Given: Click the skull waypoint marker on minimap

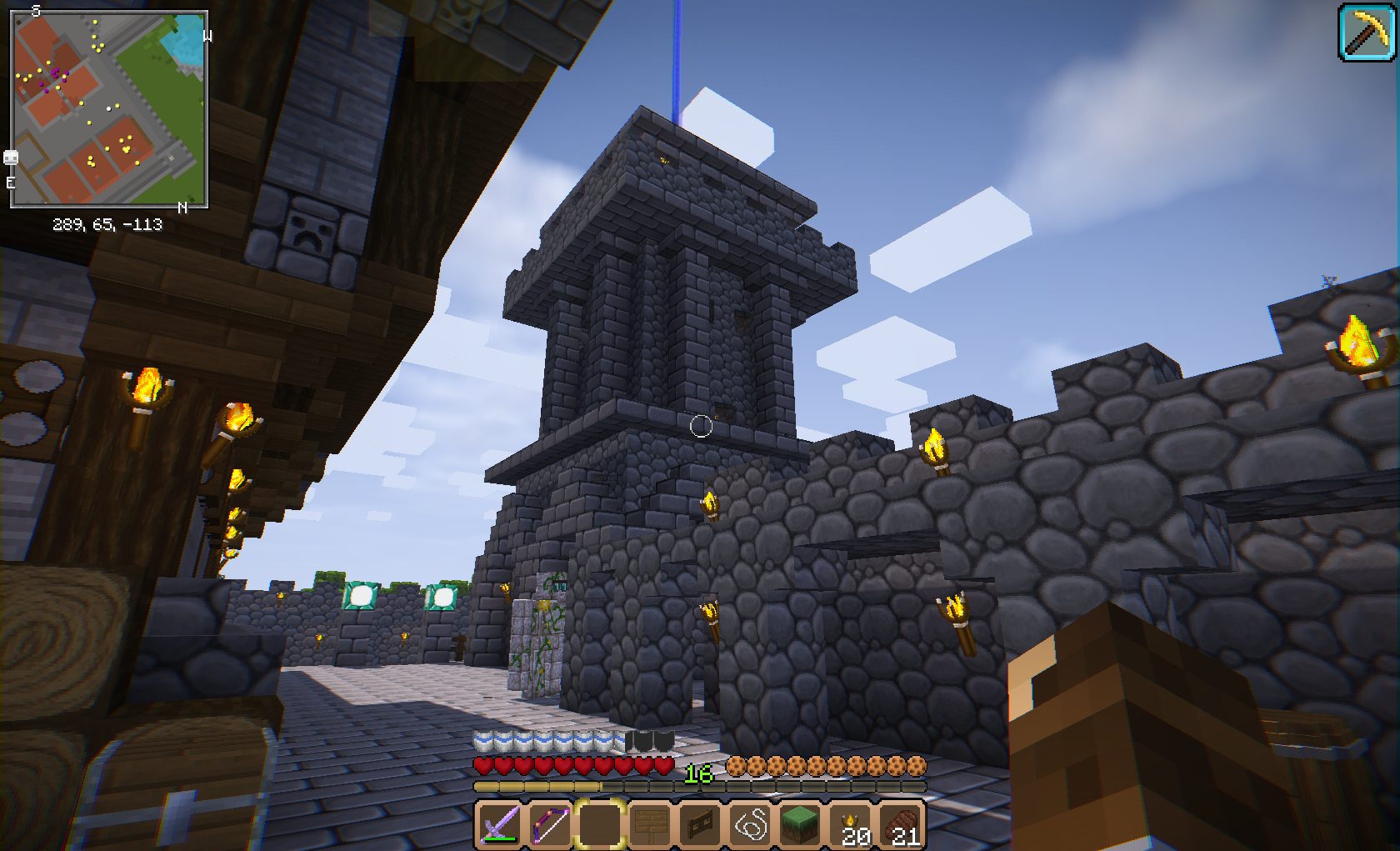Looking at the screenshot, I should tap(11, 158).
